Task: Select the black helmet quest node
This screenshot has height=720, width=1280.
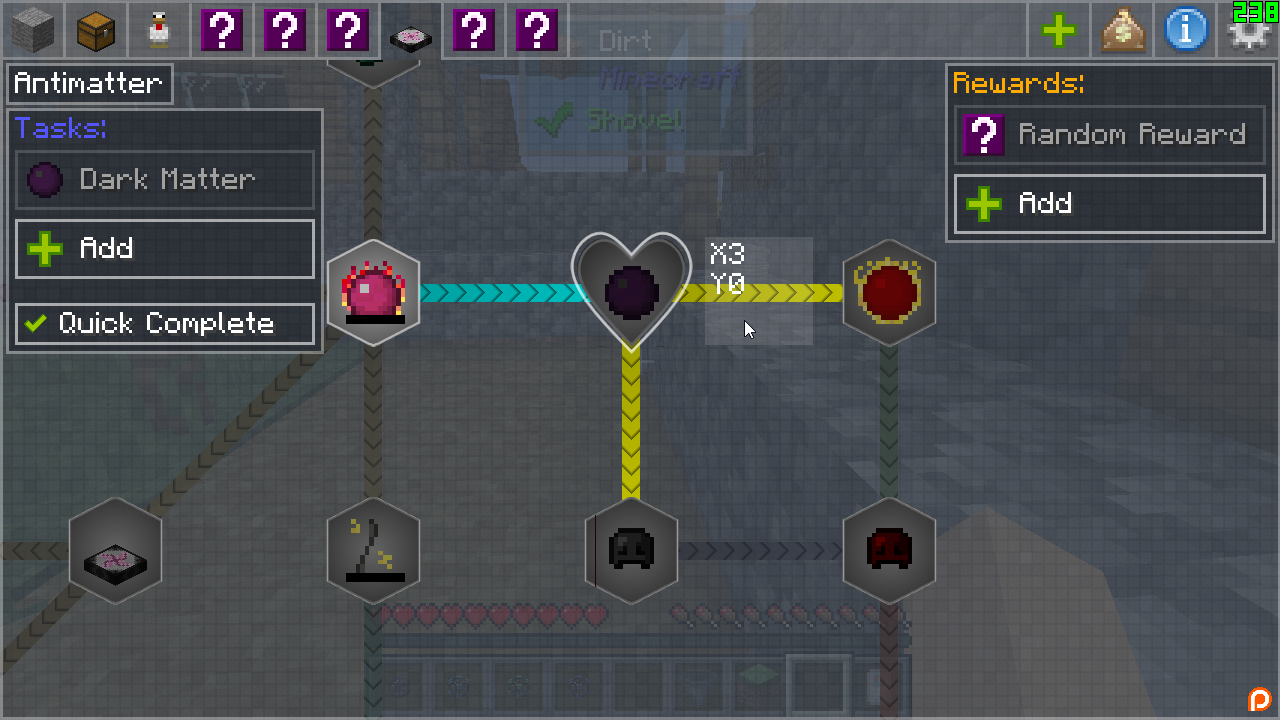Action: (x=631, y=550)
